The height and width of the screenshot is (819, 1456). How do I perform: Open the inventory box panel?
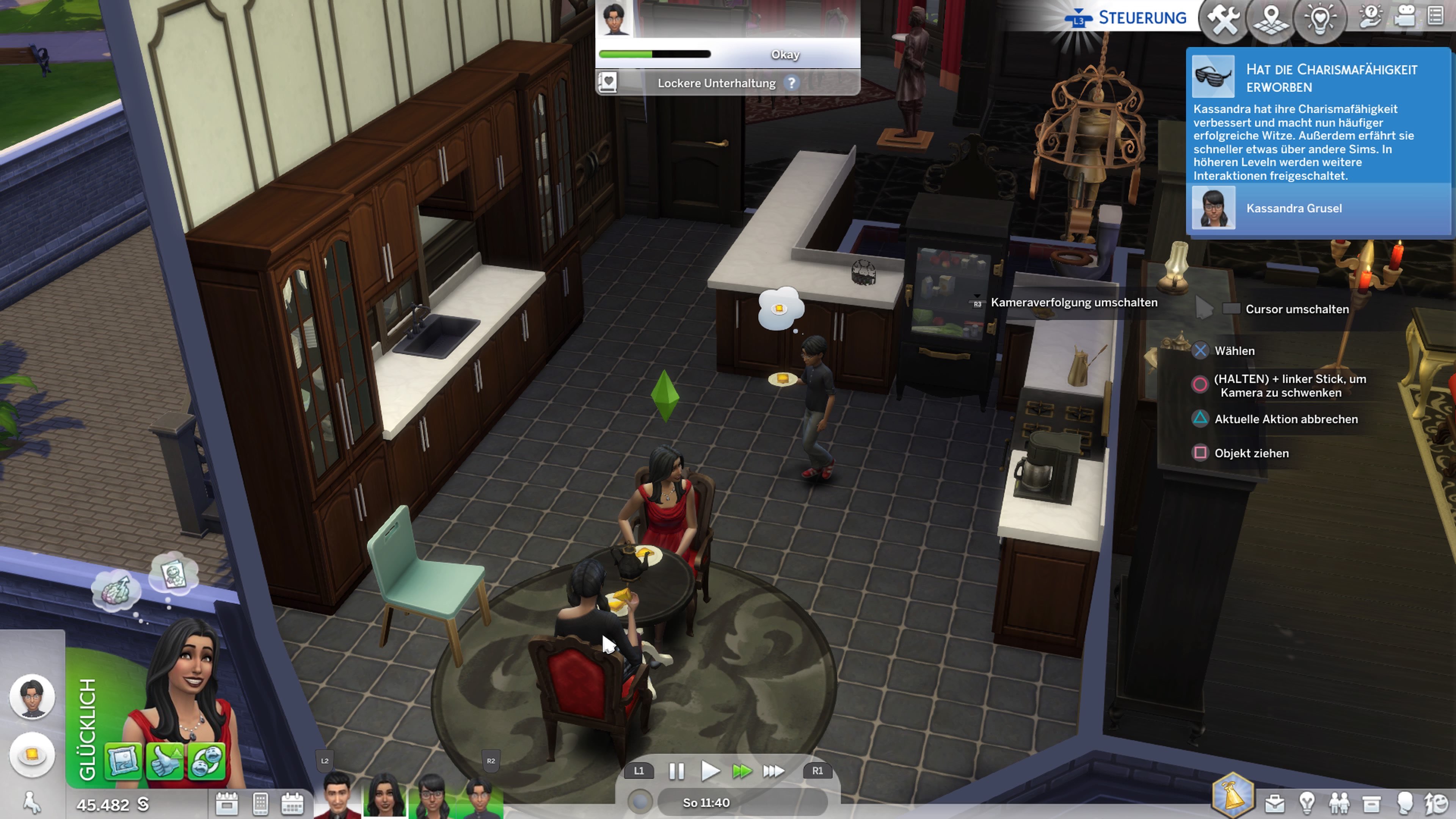click(1372, 803)
